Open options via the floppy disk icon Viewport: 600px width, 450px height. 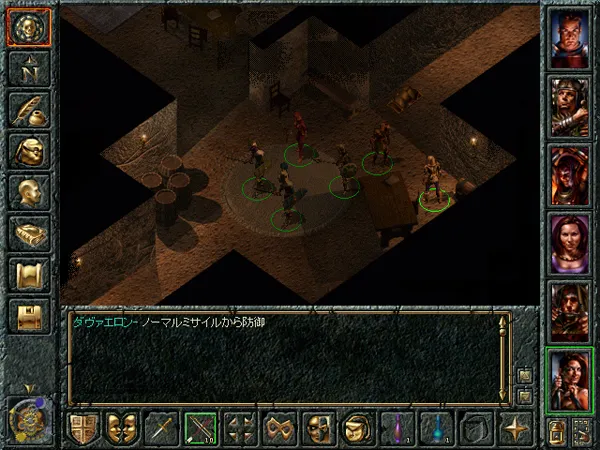[29, 315]
